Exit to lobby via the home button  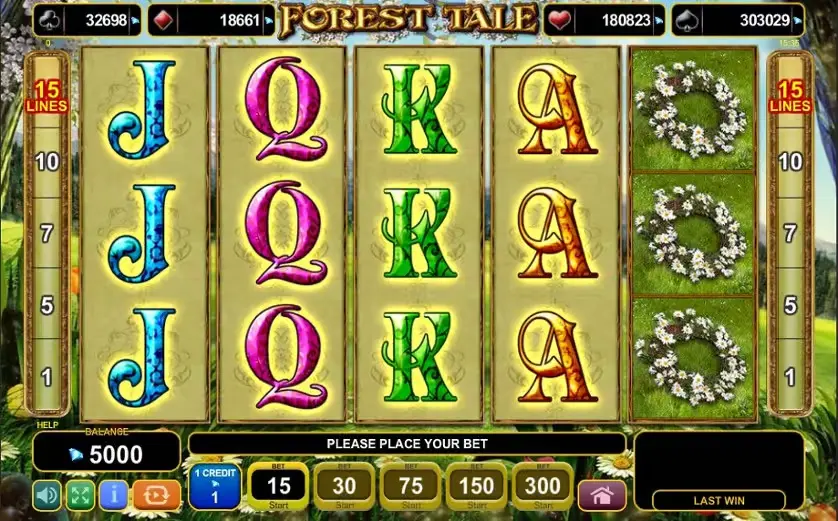pos(602,495)
